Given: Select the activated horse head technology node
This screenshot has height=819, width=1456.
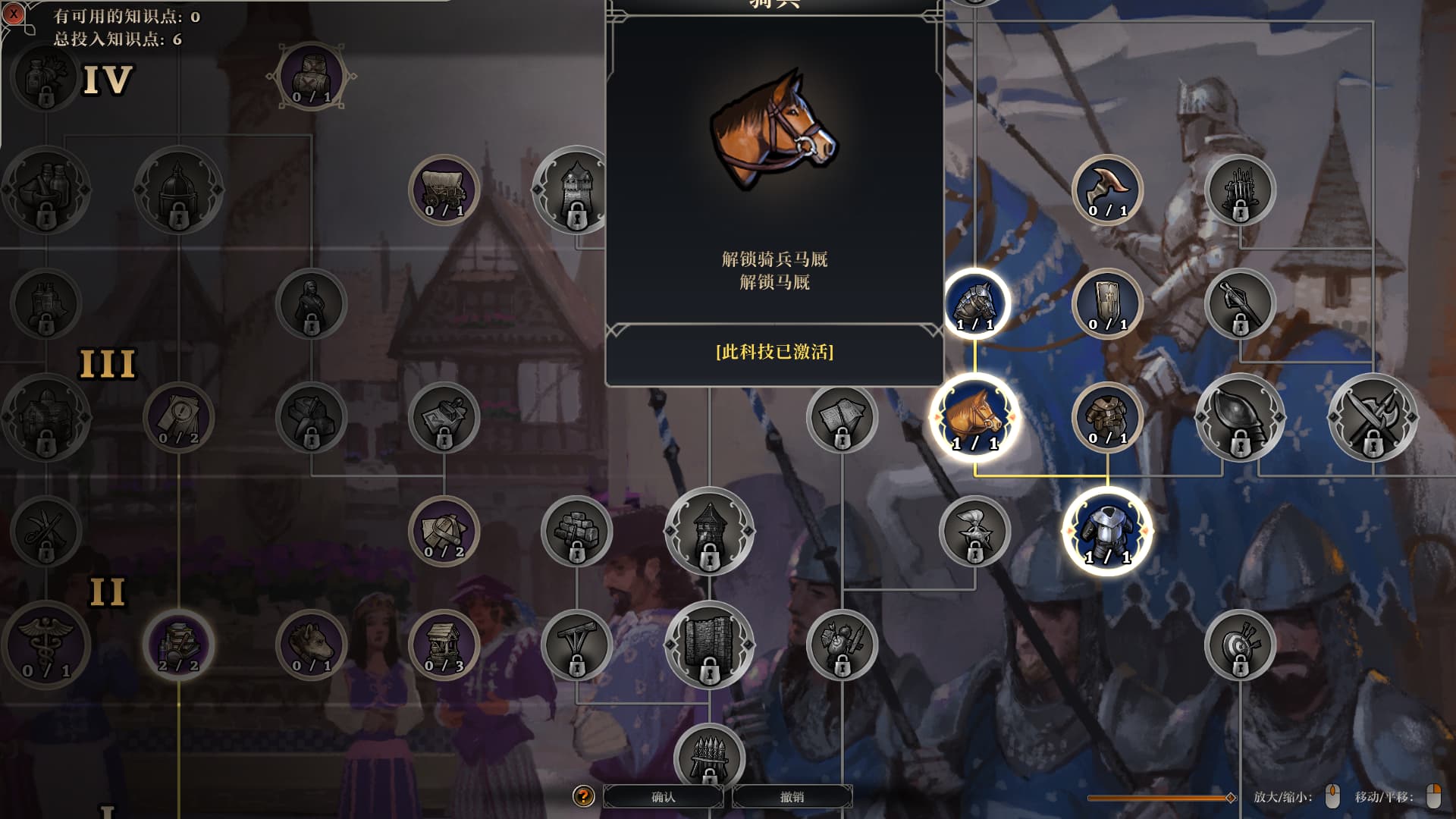Looking at the screenshot, I should (x=974, y=418).
